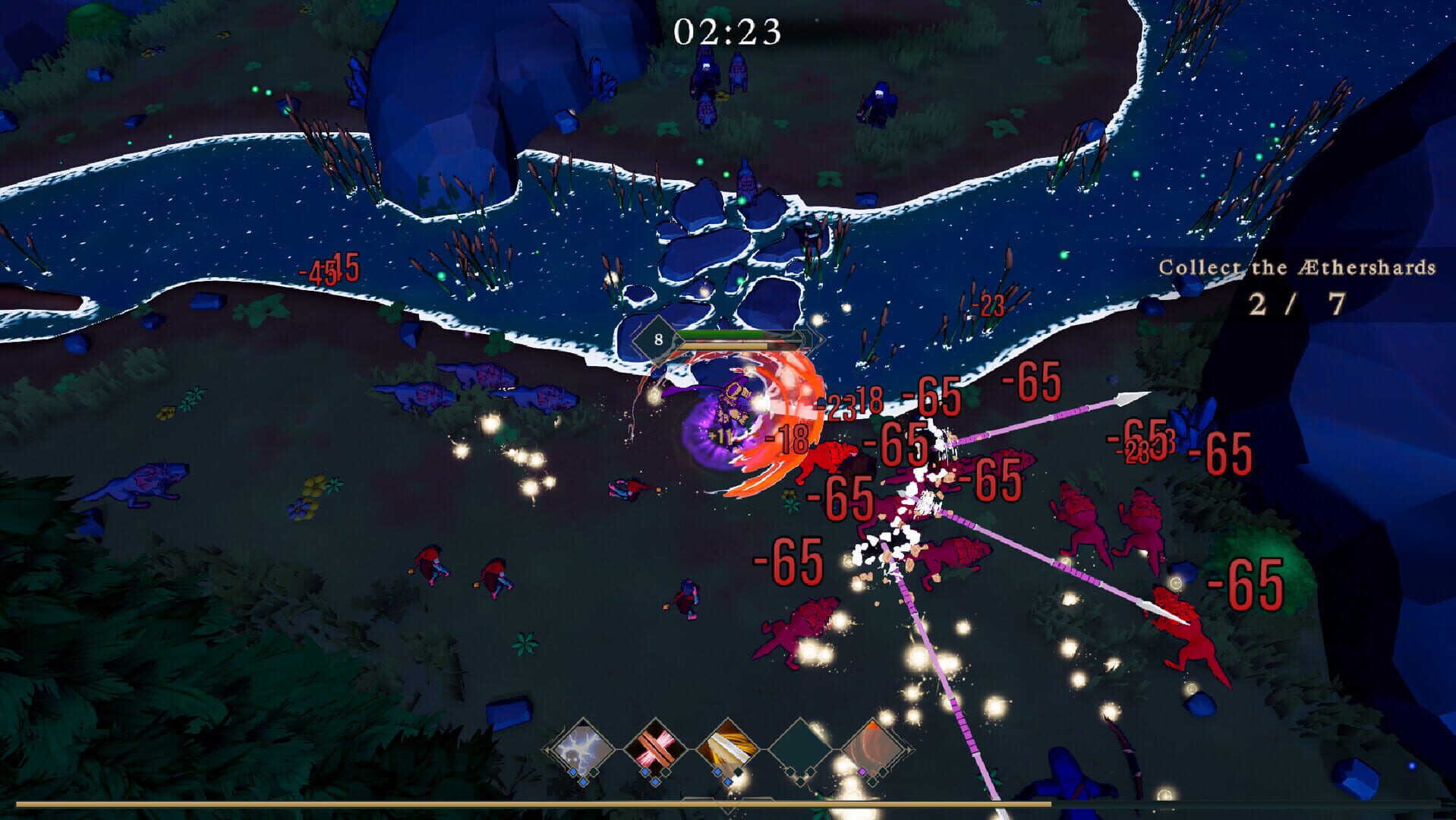Toggle the blue gem under the golden slash ability
This screenshot has height=820, width=1456.
(x=717, y=771)
